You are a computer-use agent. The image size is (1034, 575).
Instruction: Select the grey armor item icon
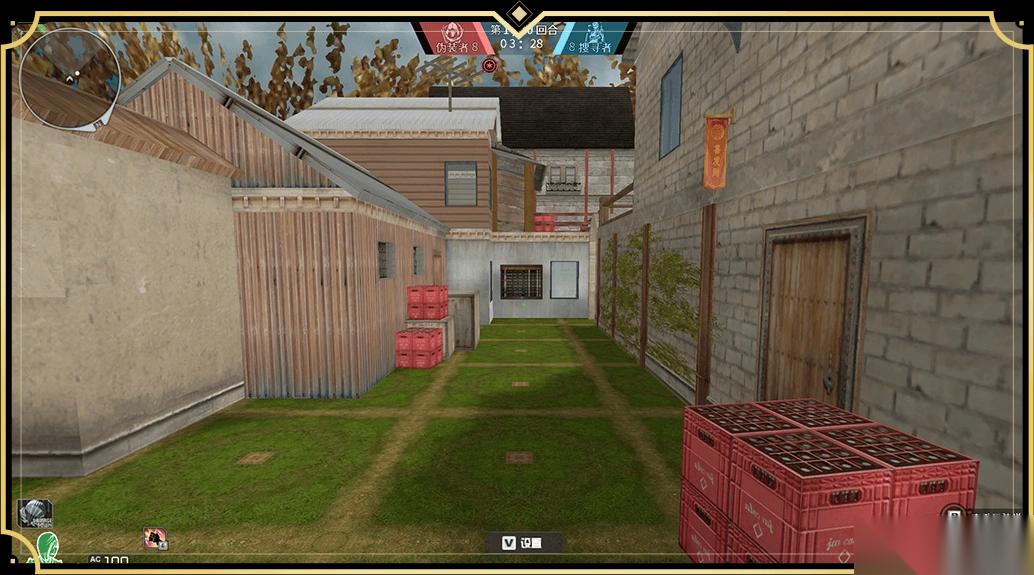click(x=34, y=512)
